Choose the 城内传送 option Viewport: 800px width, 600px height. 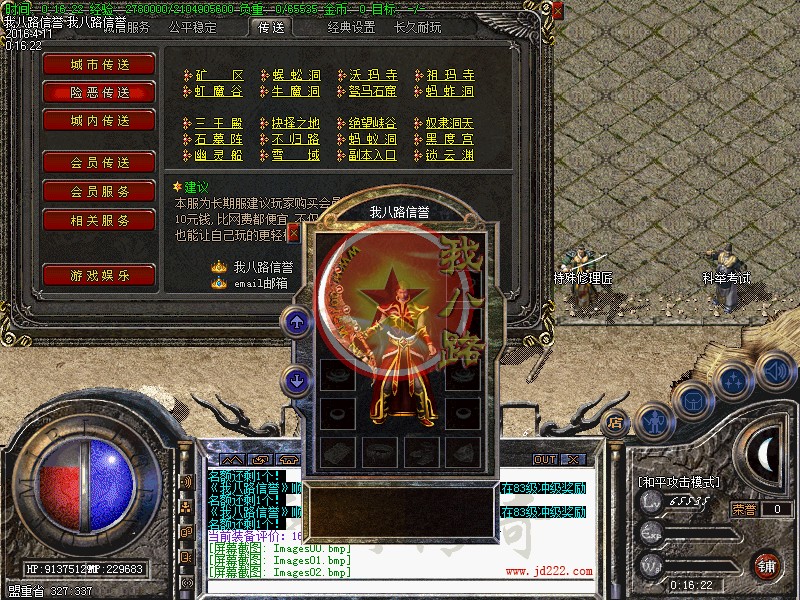coord(99,120)
